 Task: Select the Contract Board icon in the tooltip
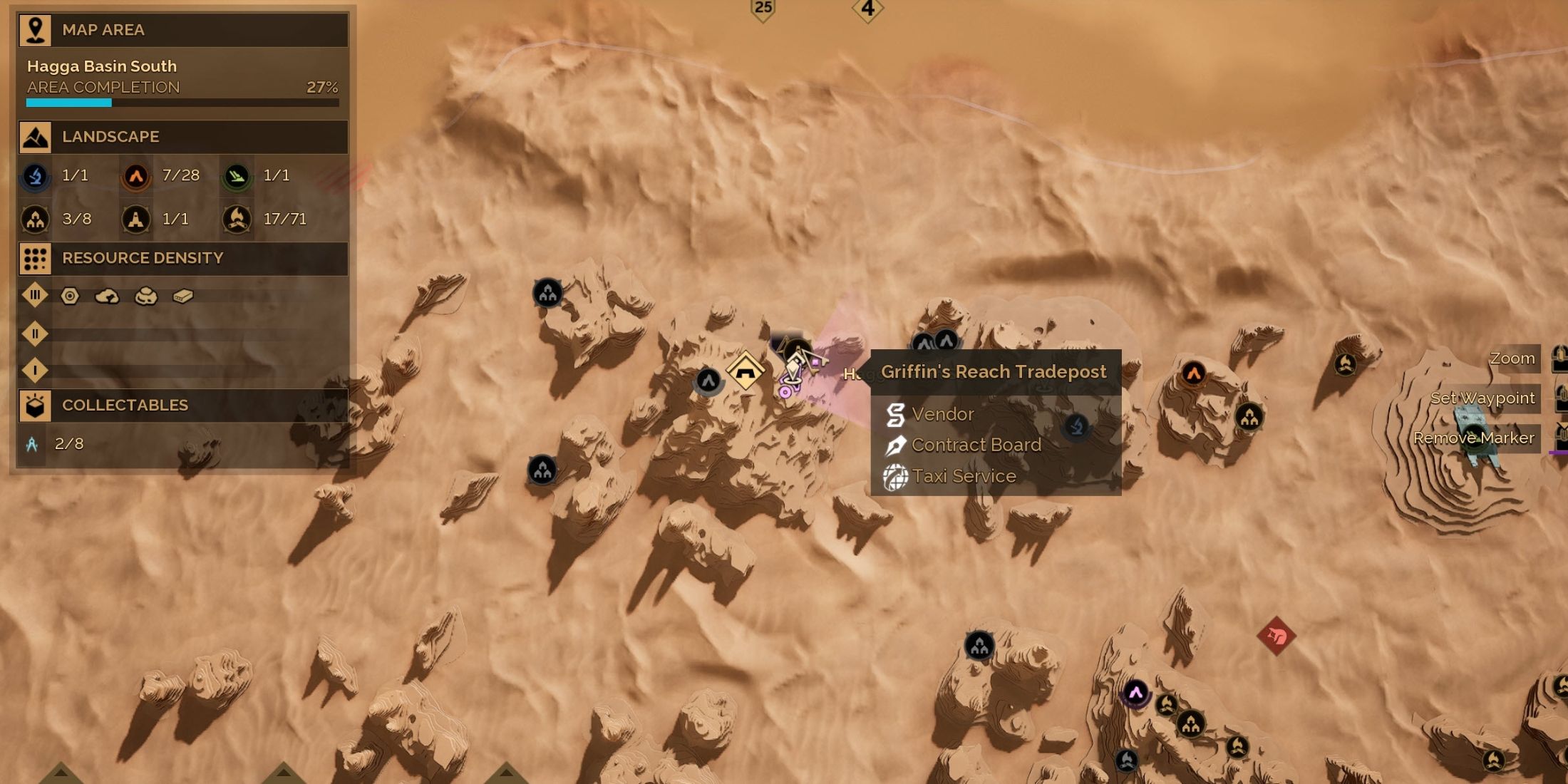pyautogui.click(x=895, y=445)
